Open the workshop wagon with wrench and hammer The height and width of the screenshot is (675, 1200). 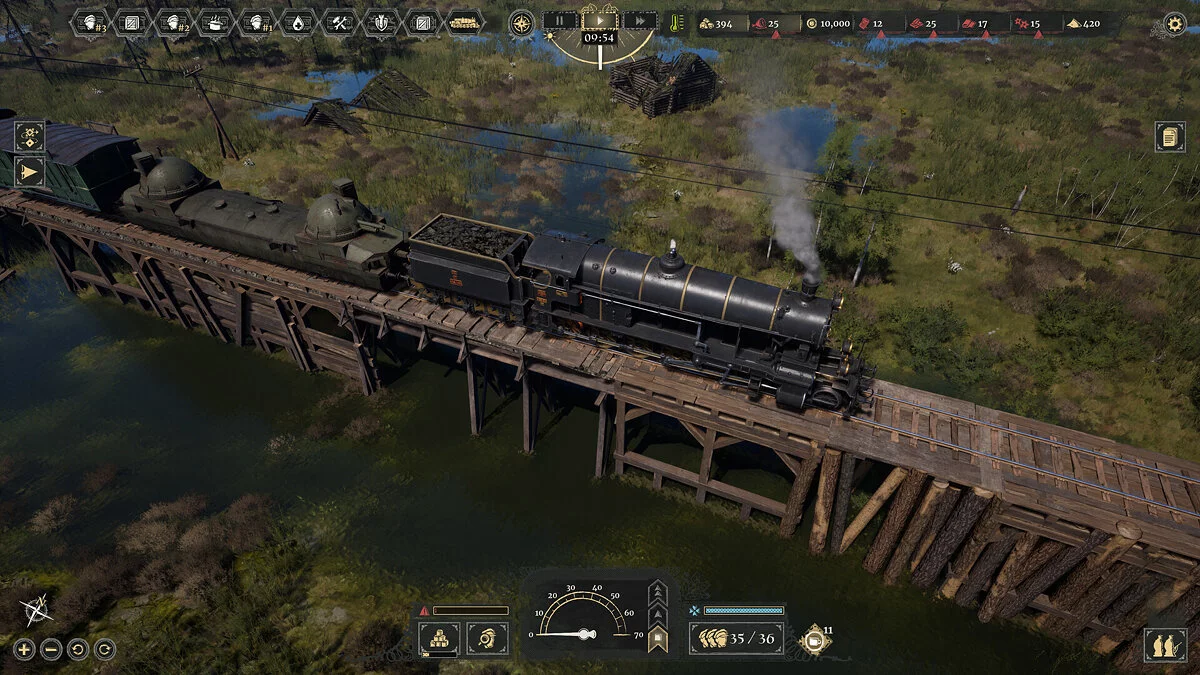340,22
